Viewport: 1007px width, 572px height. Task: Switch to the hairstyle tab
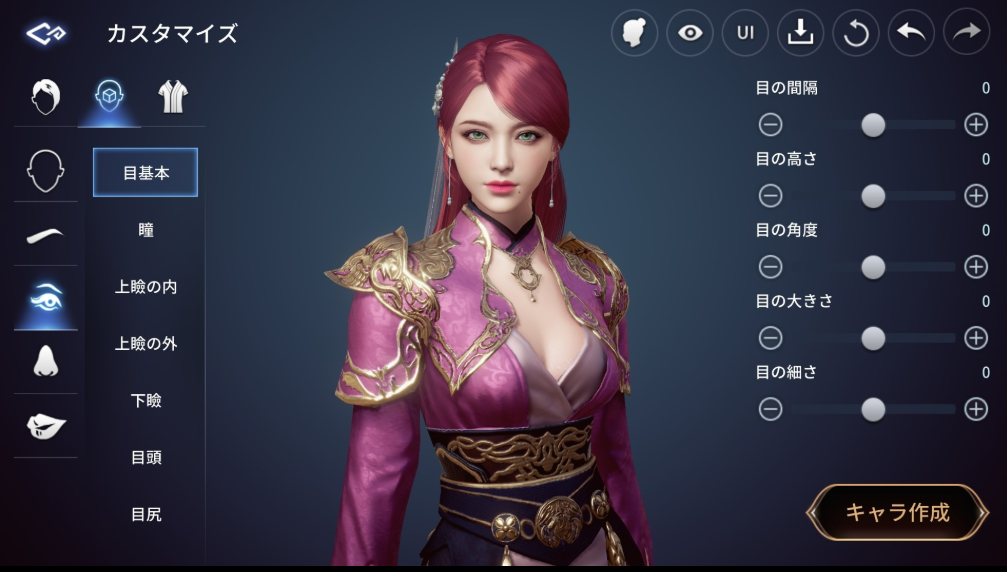click(x=46, y=97)
